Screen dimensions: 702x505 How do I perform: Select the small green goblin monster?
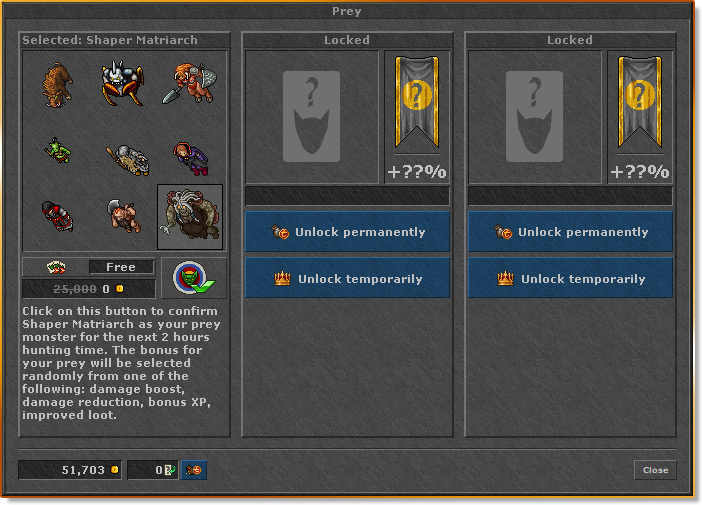point(57,151)
